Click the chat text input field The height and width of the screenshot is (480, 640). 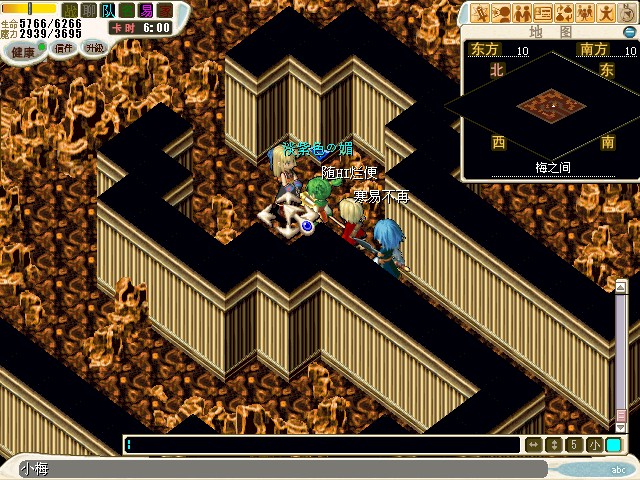tap(322, 445)
